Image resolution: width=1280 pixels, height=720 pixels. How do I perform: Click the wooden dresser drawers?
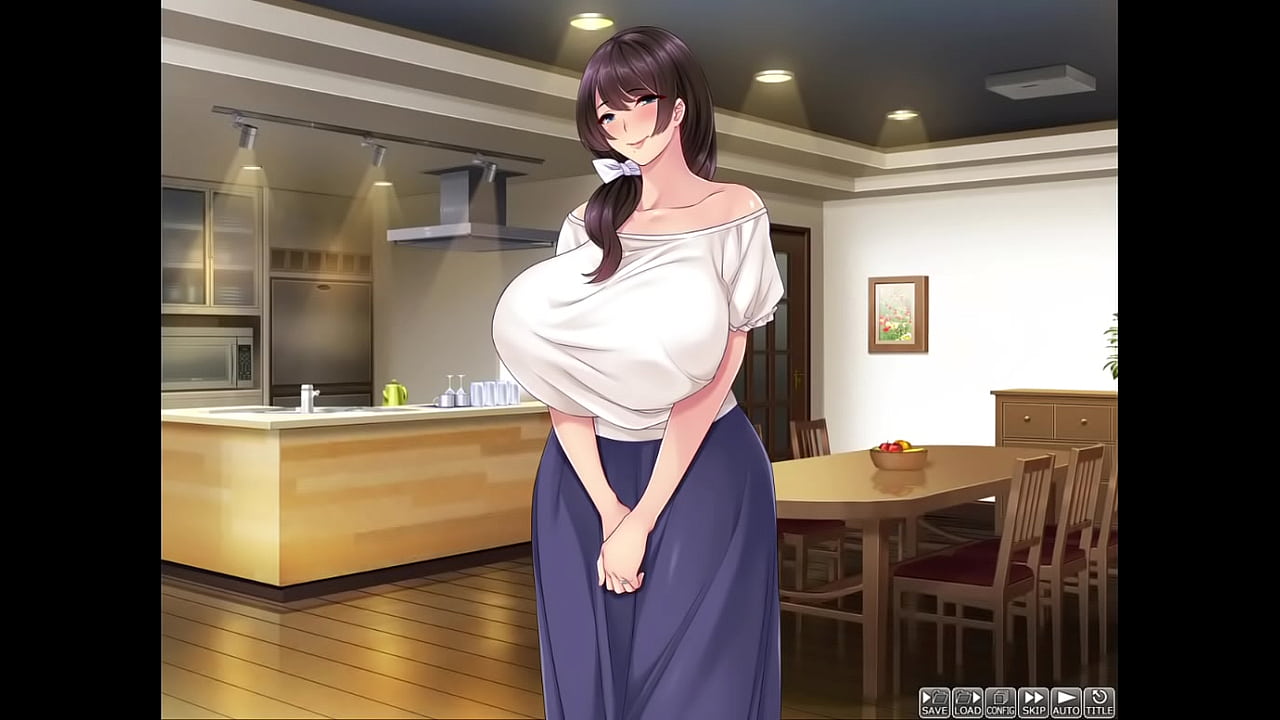[1050, 420]
